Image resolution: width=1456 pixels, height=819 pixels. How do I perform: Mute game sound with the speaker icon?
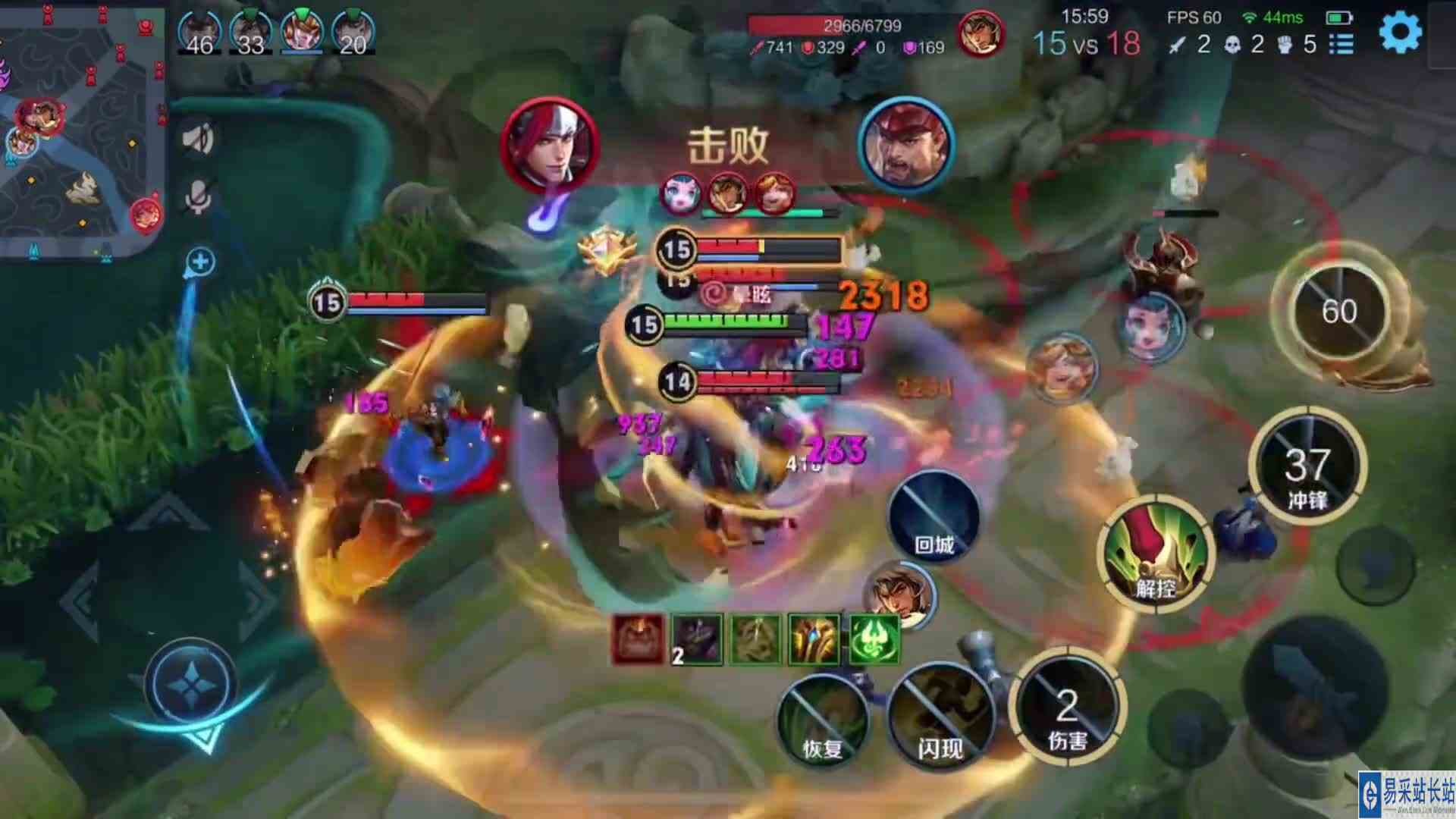(x=199, y=140)
